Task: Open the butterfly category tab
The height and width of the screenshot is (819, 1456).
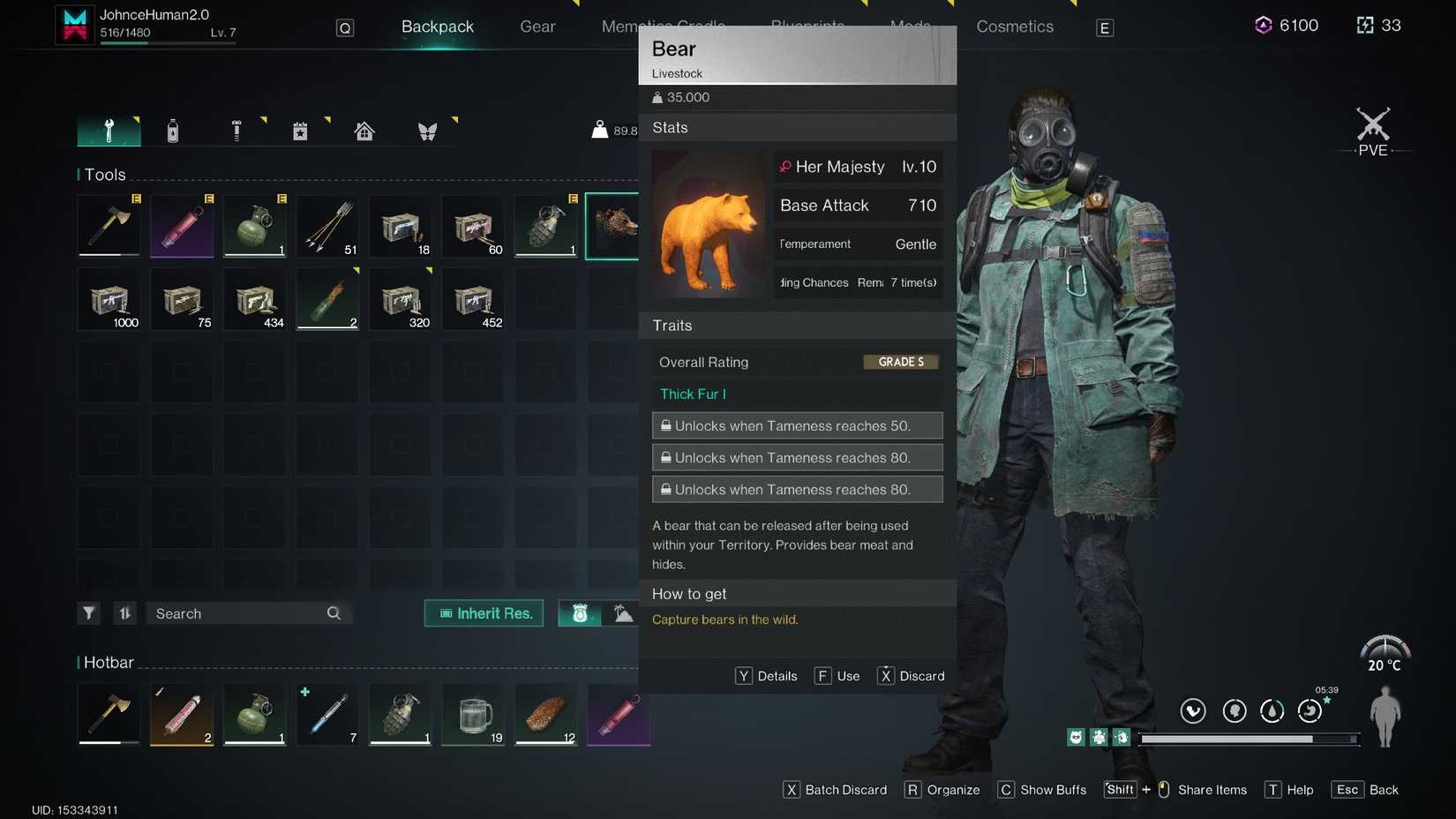Action: coord(428,130)
